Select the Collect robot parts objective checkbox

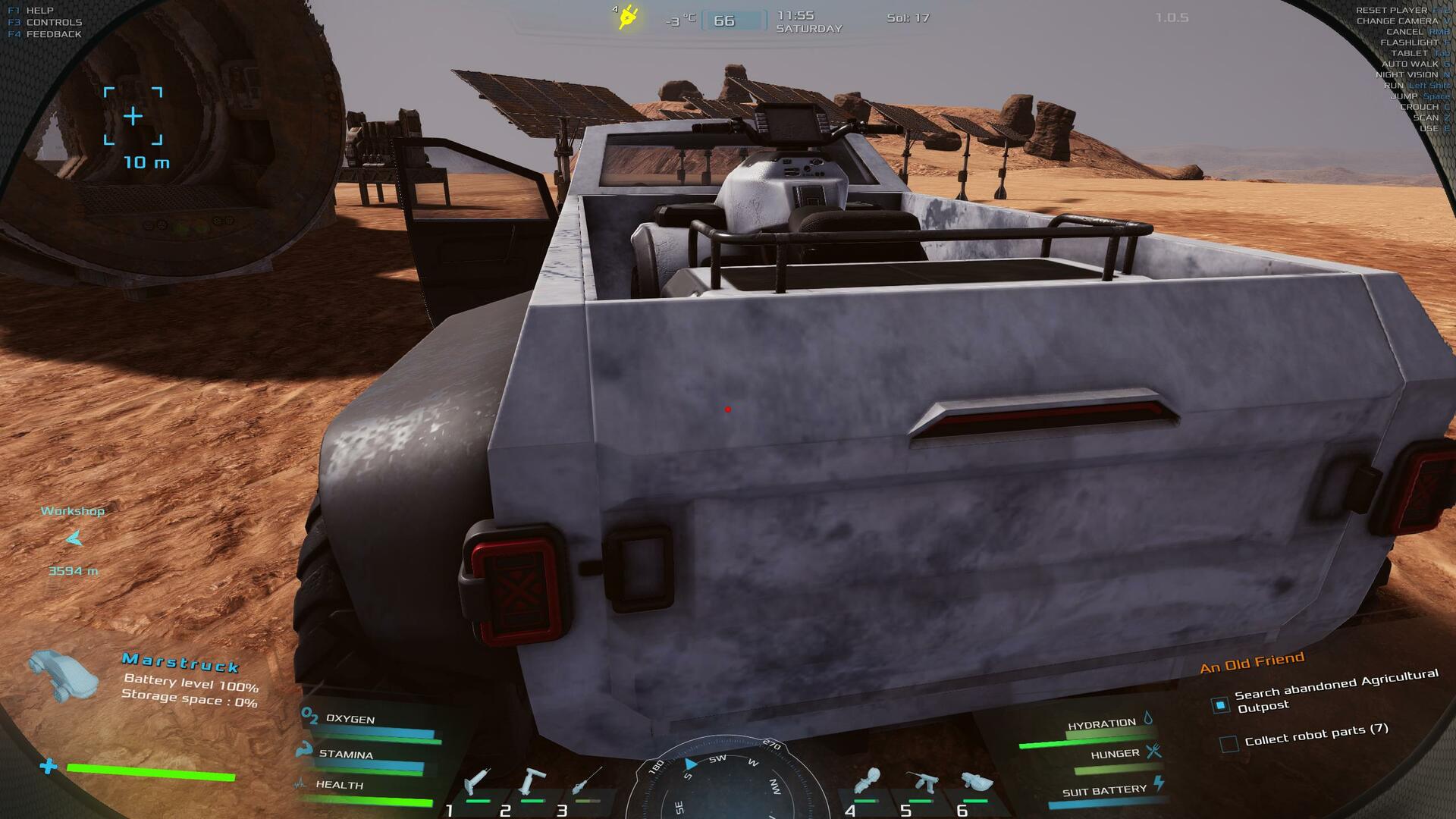coord(1229,744)
